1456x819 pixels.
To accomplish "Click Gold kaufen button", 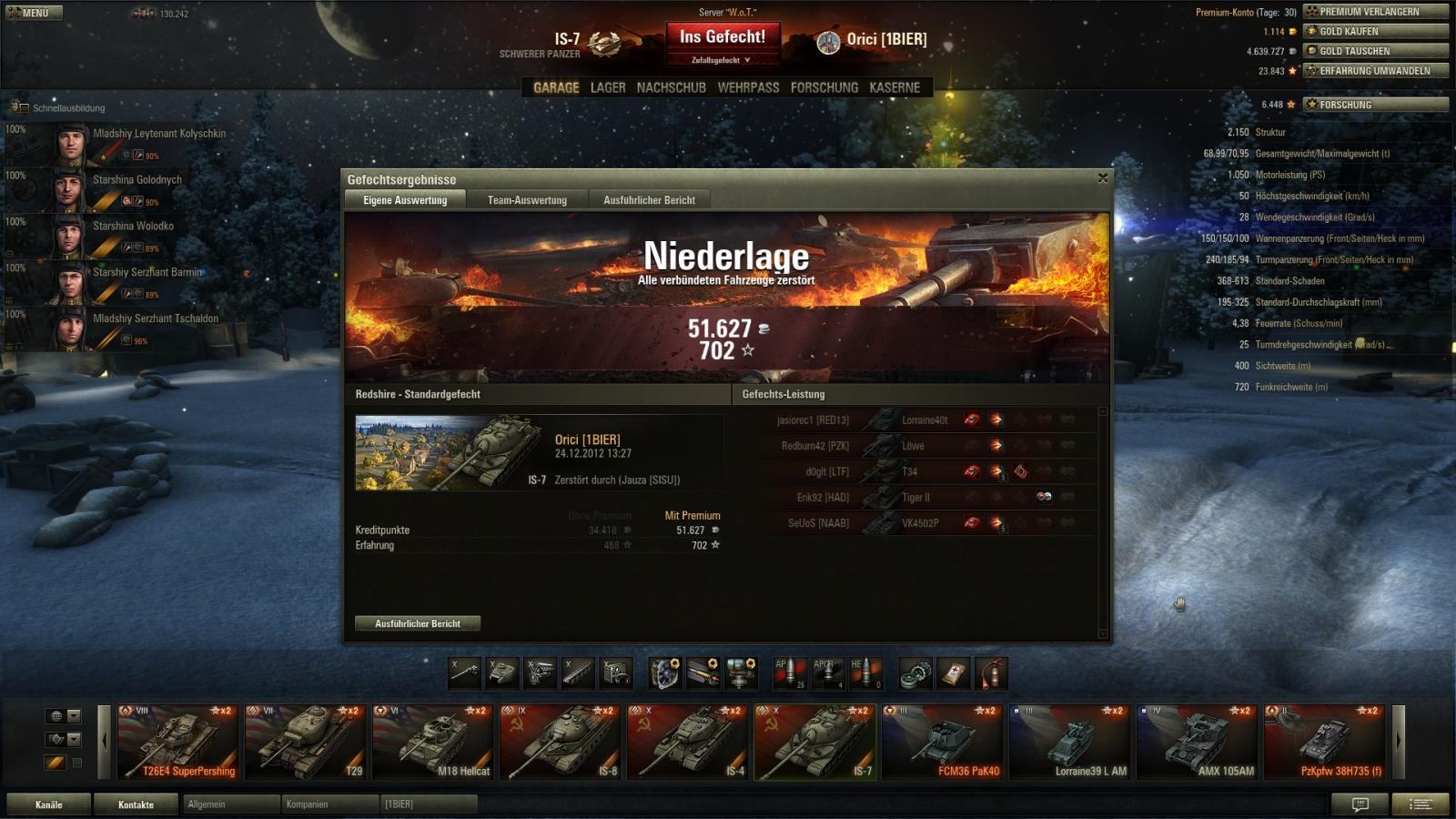I will click(1375, 31).
